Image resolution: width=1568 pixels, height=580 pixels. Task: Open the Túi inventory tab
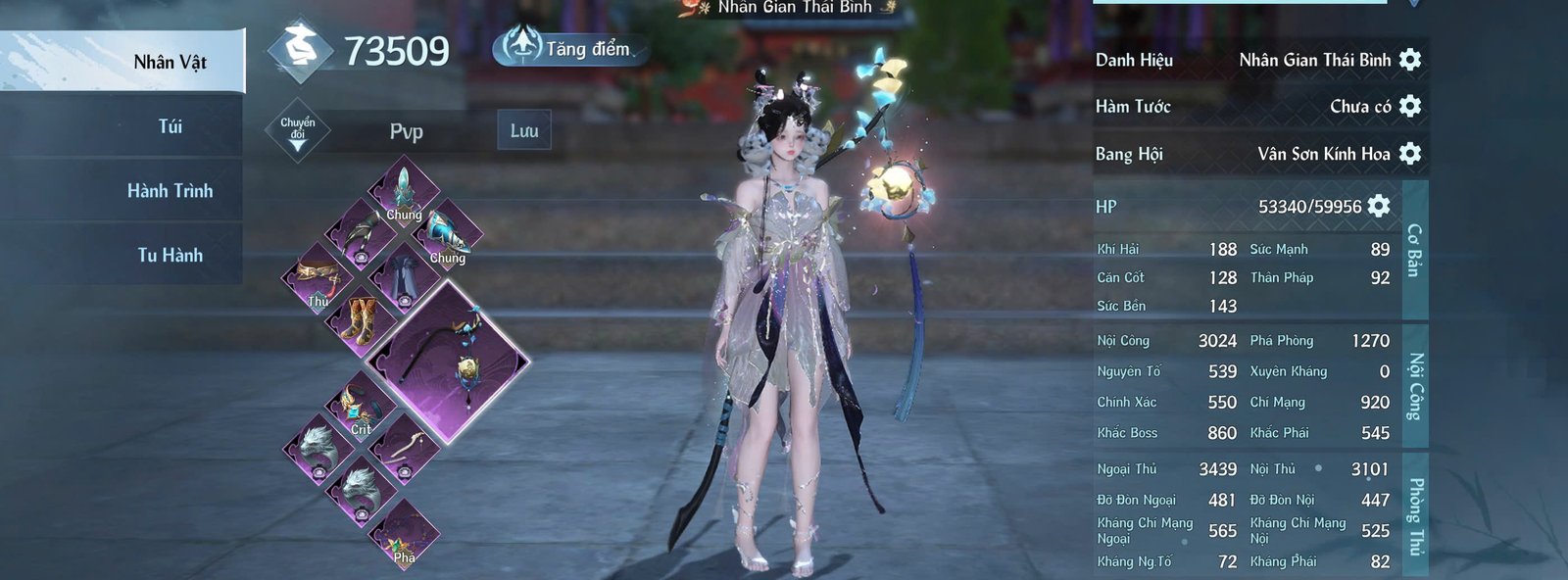[170, 126]
